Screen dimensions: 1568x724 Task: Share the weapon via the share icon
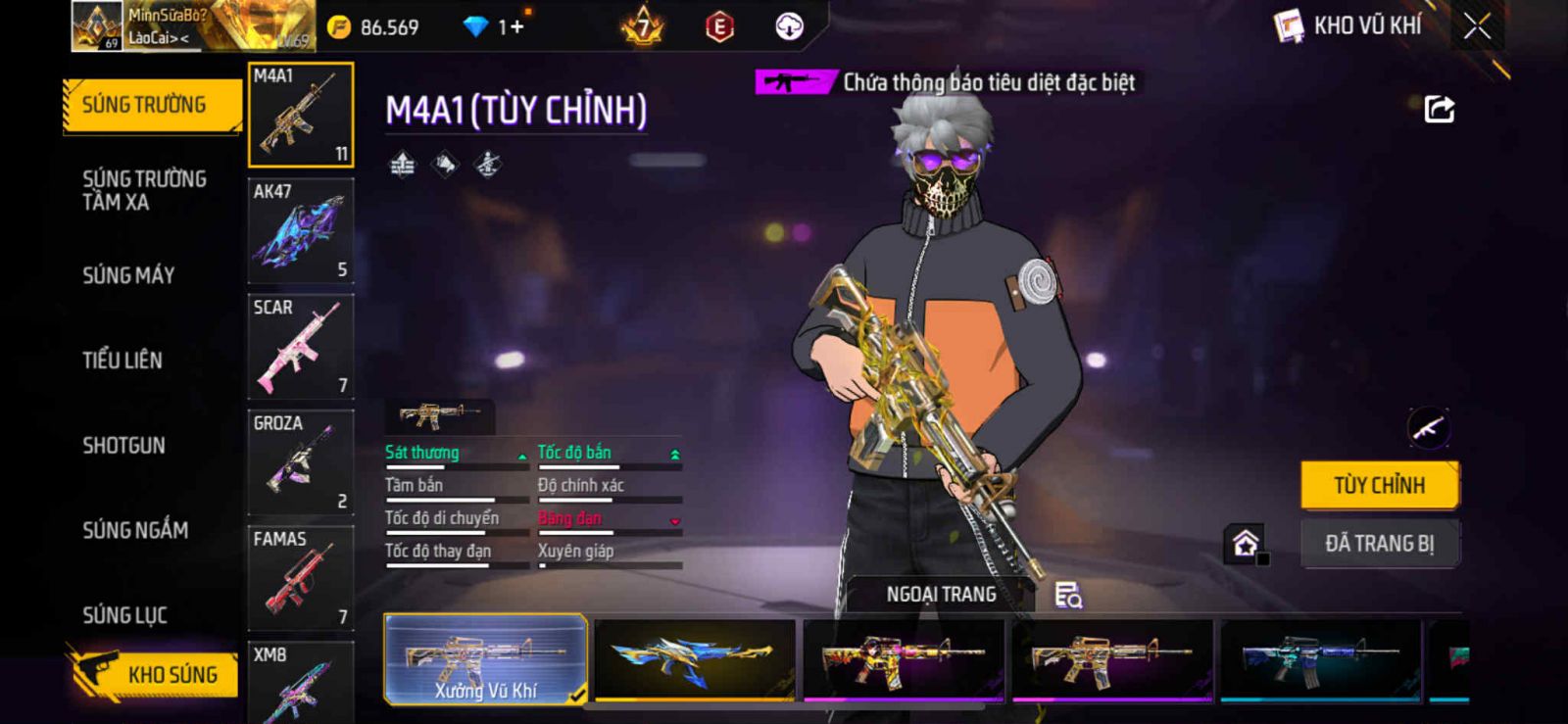[x=1439, y=109]
